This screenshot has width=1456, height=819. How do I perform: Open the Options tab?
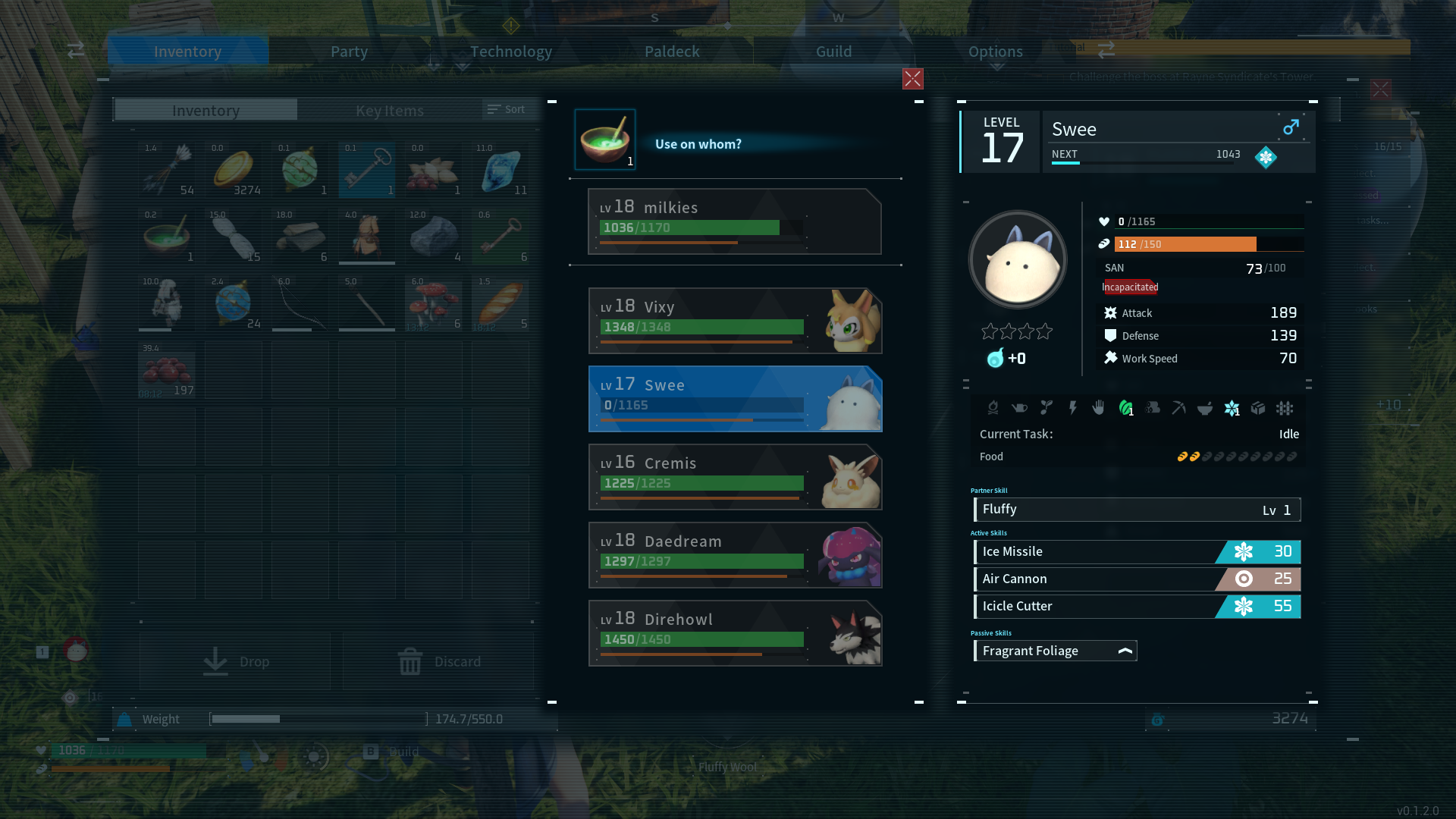[x=995, y=52]
